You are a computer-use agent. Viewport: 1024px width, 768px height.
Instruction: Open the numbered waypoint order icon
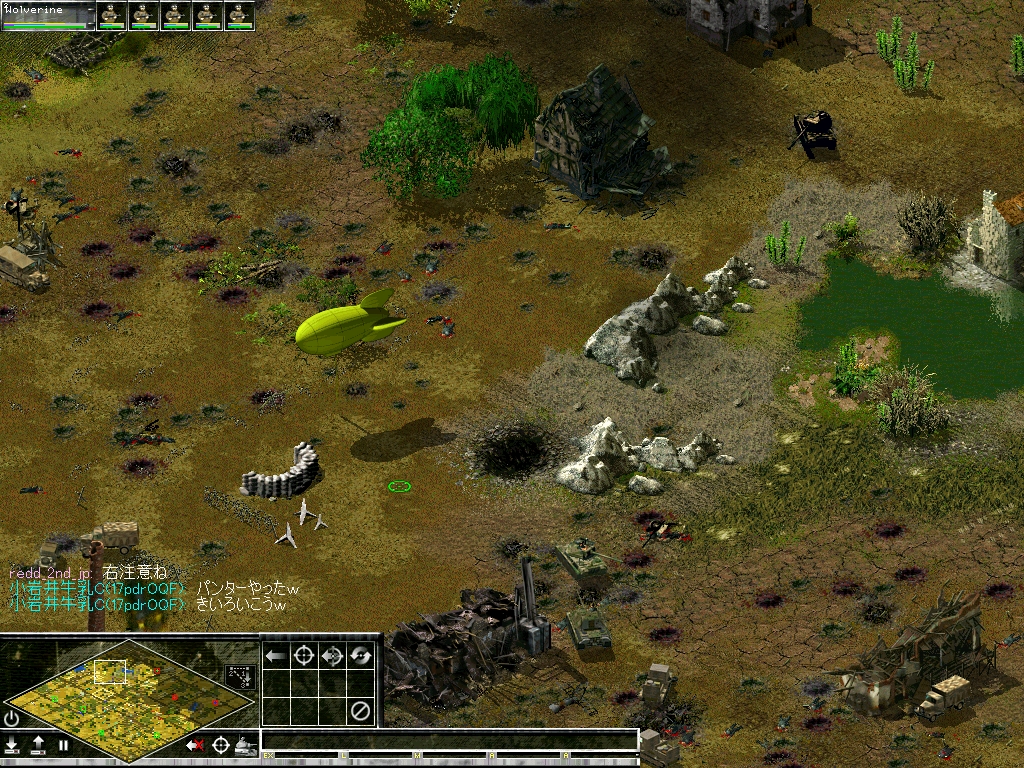coord(240,676)
